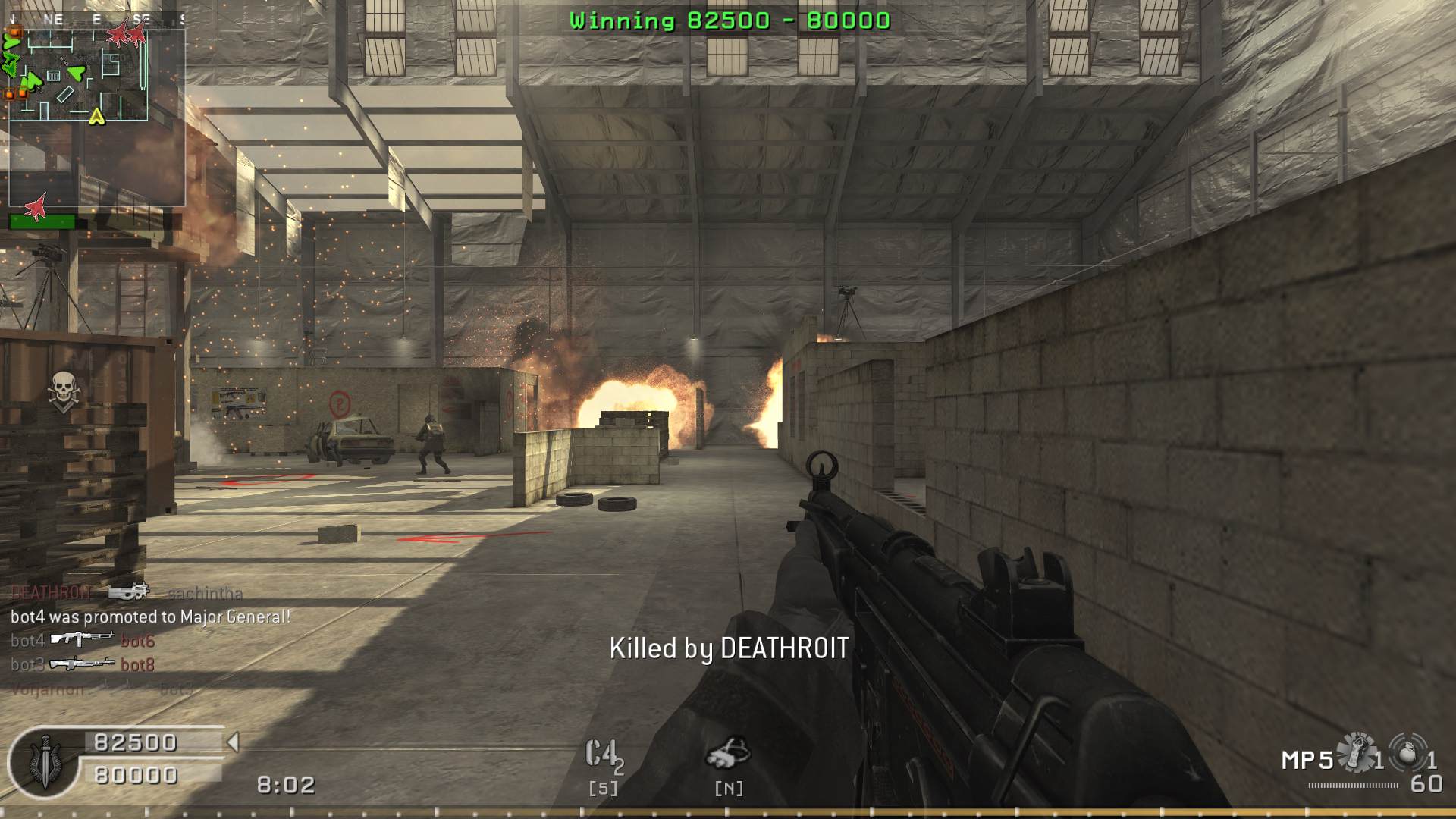Toggle the night vision goggles icon
Image resolution: width=1456 pixels, height=819 pixels.
(728, 754)
